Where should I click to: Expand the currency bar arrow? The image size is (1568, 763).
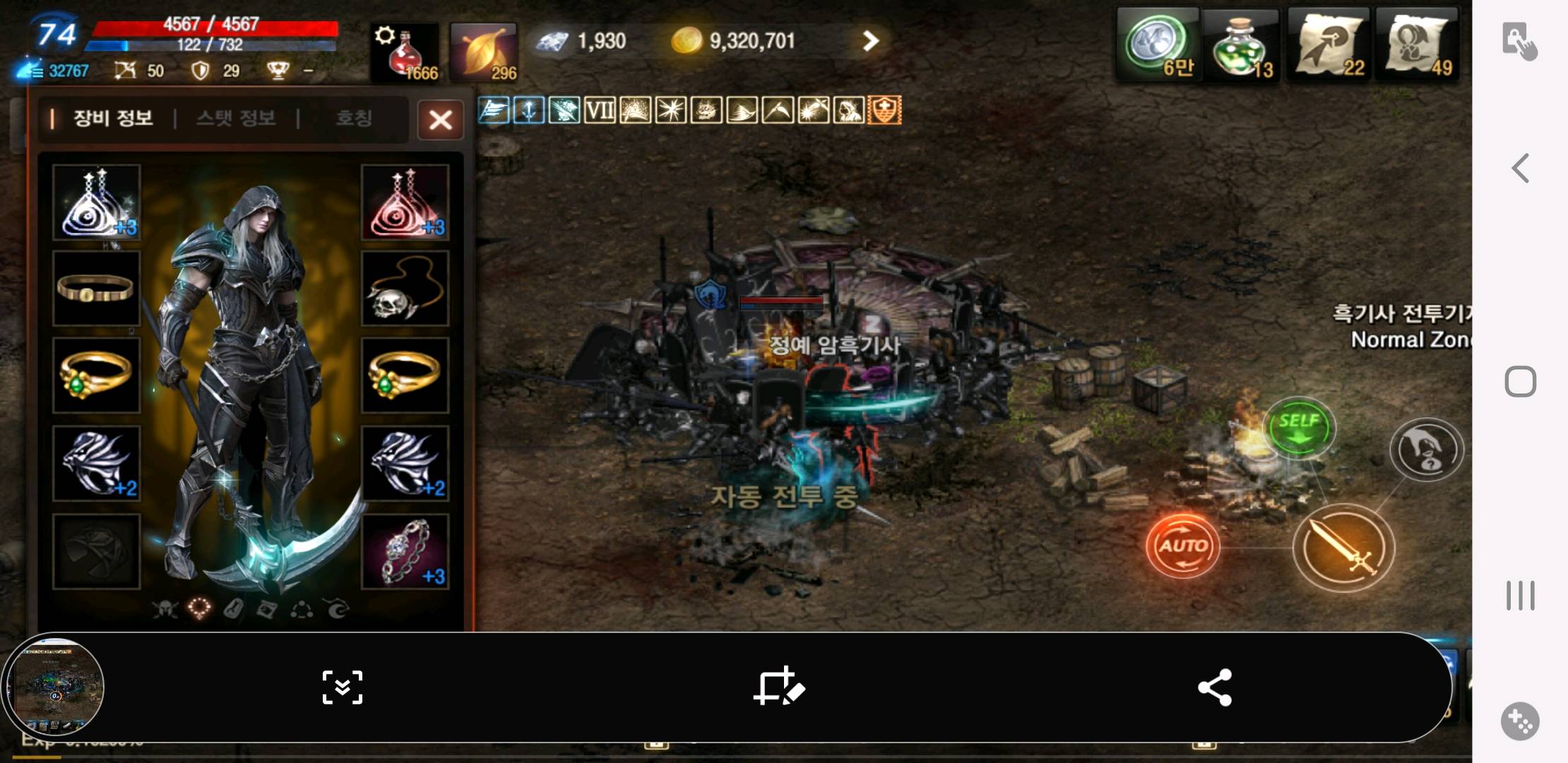click(870, 41)
